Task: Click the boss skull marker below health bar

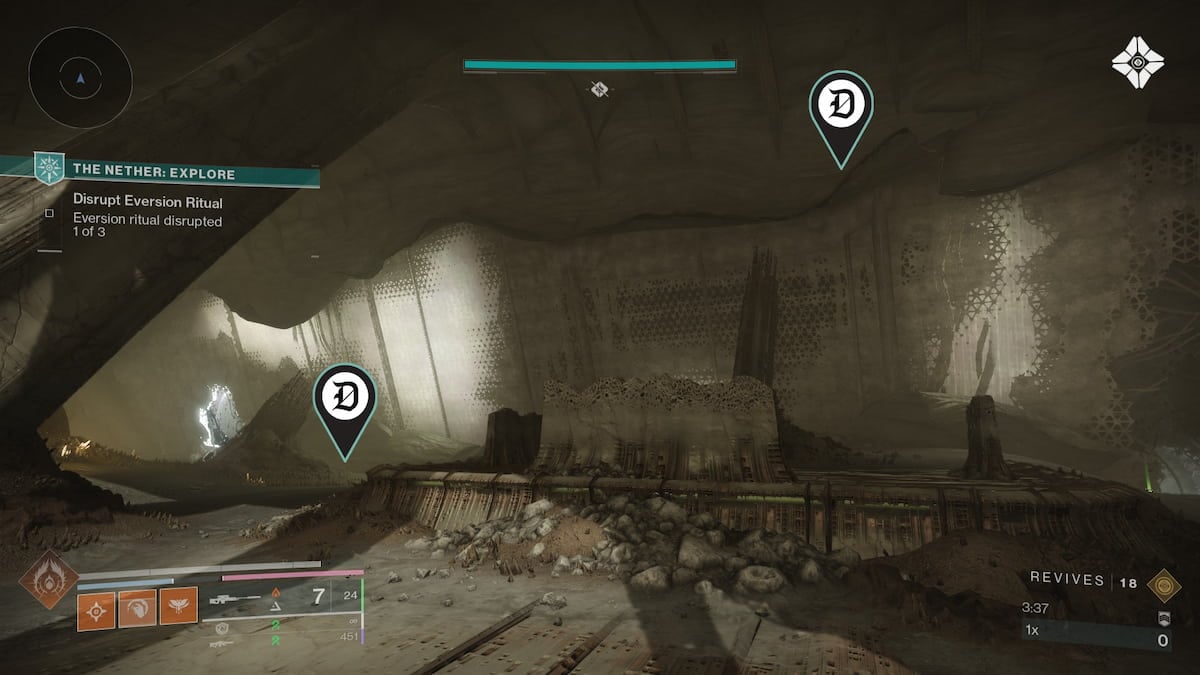Action: pos(599,90)
